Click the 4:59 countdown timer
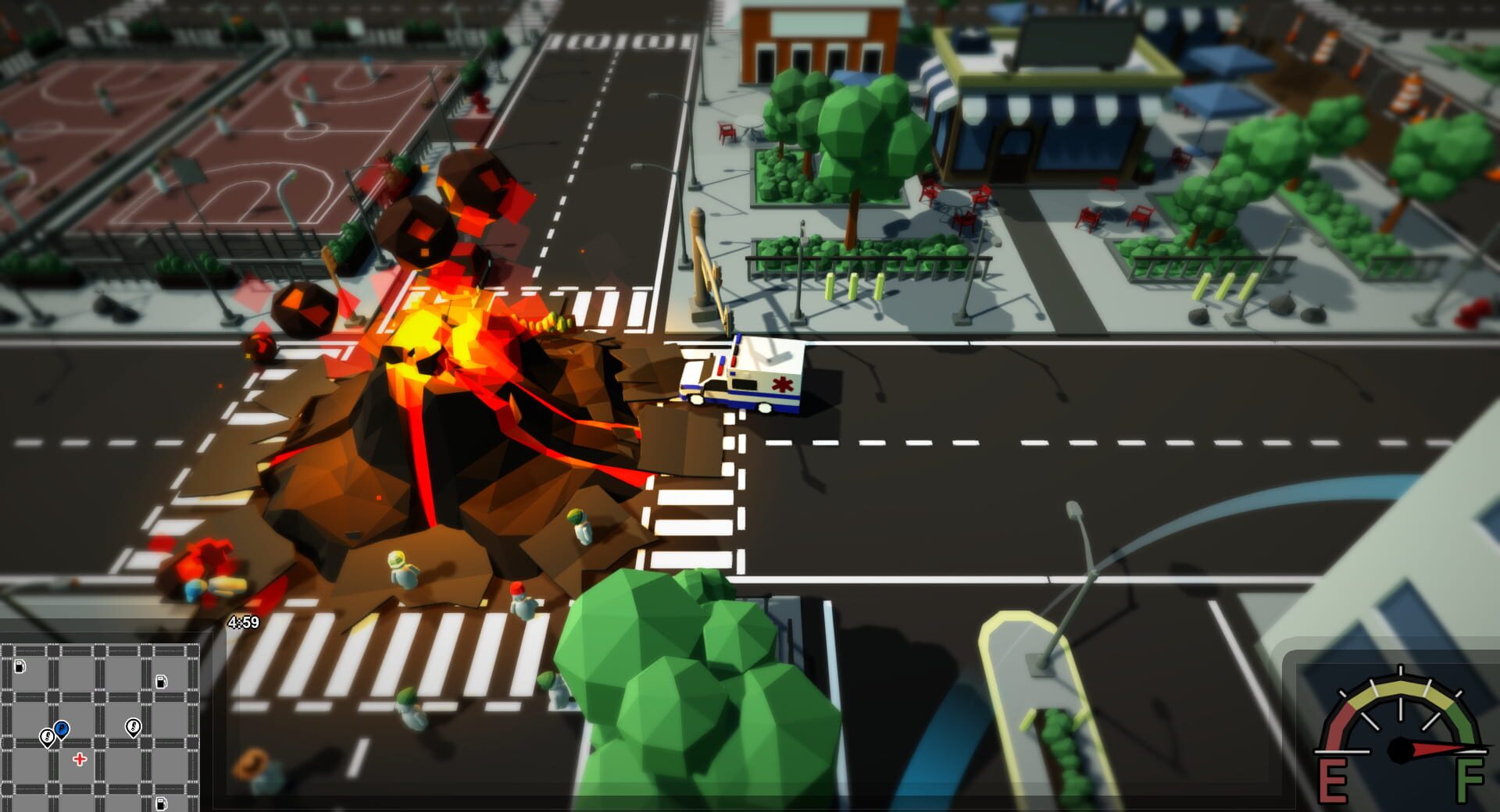1500x812 pixels. point(242,621)
